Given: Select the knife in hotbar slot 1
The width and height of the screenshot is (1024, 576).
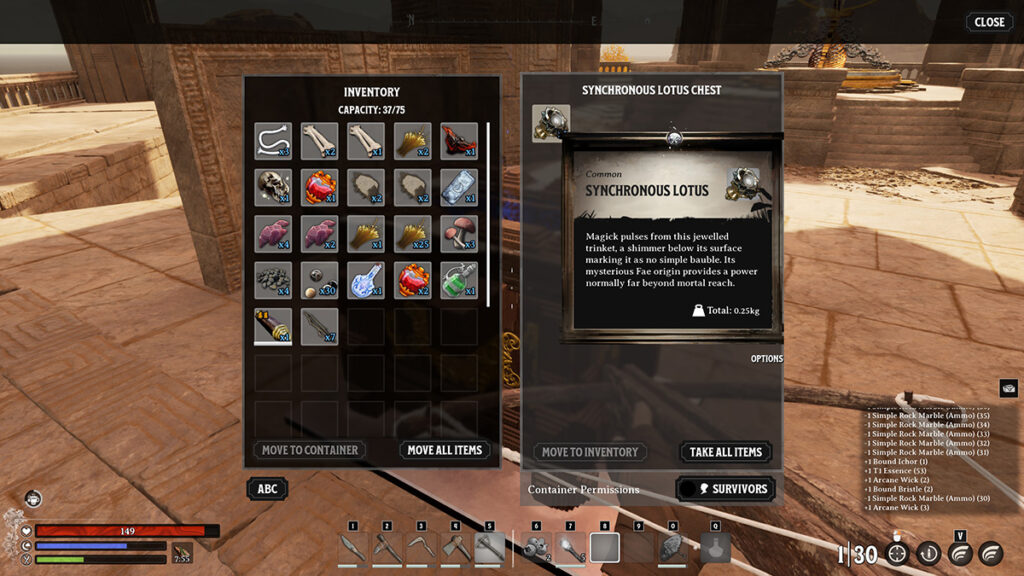Looking at the screenshot, I should (353, 547).
